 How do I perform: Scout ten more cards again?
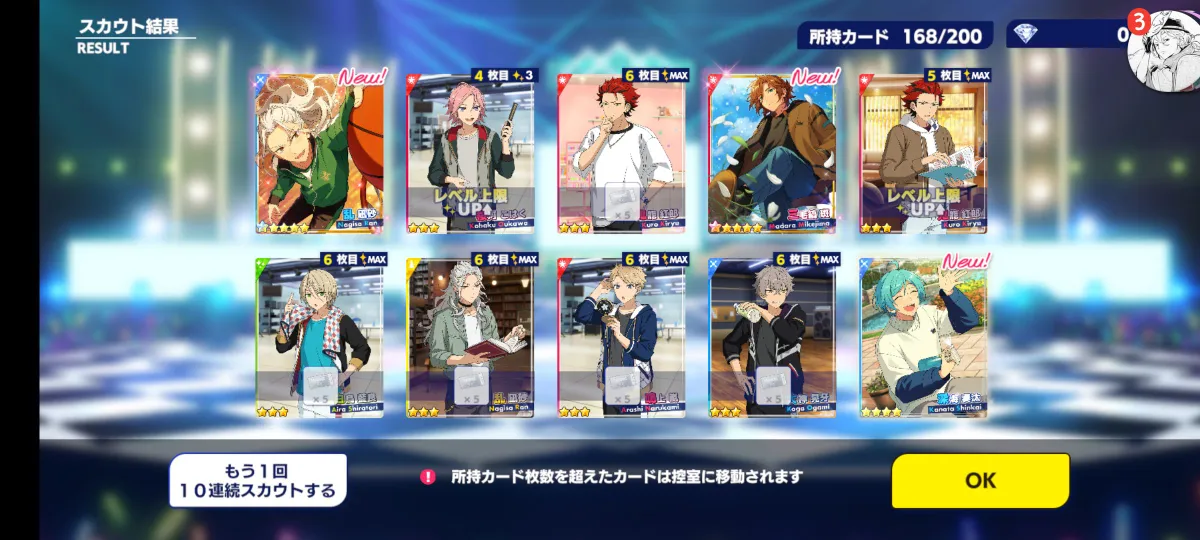point(258,481)
